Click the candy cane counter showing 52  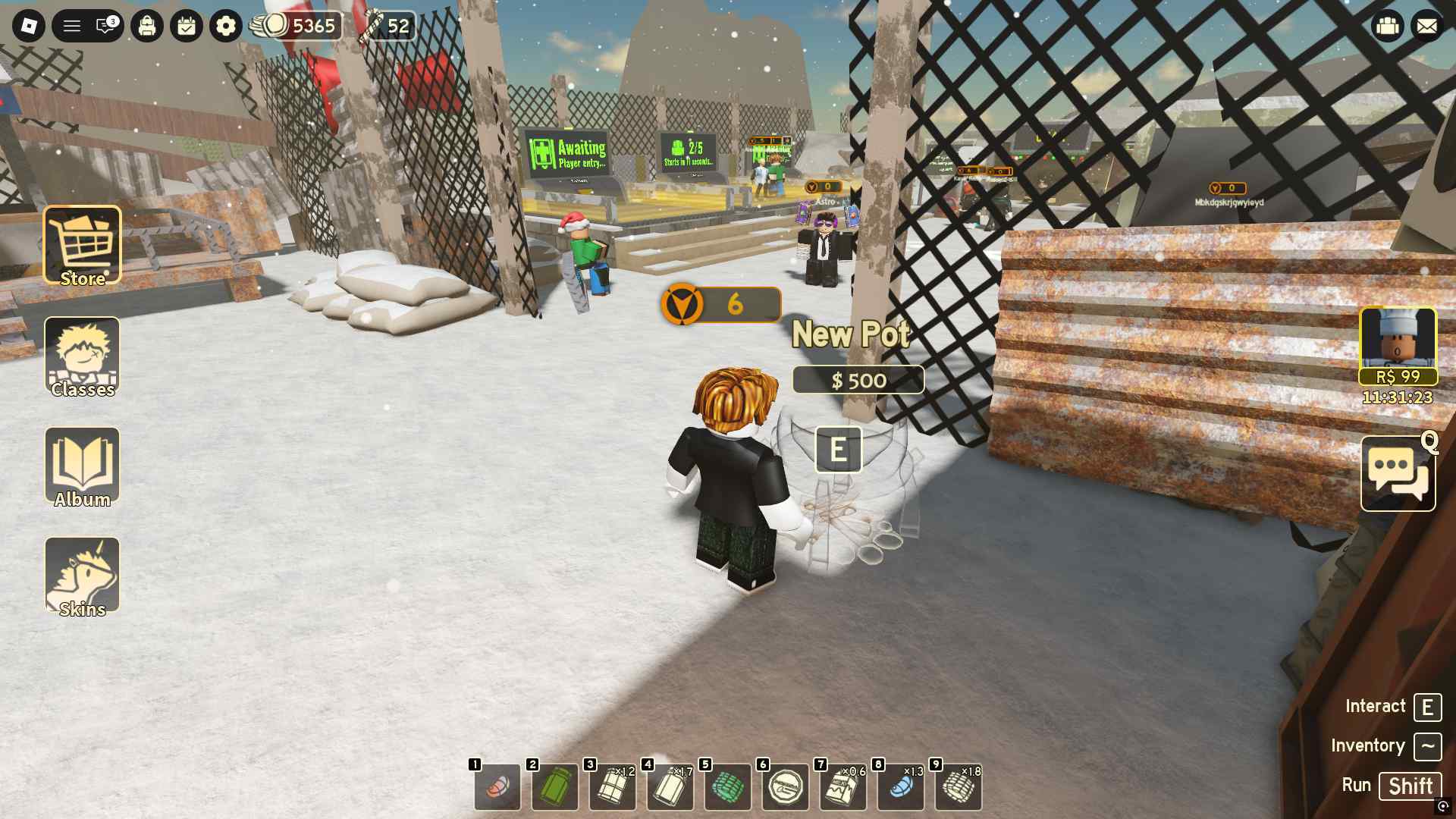389,26
